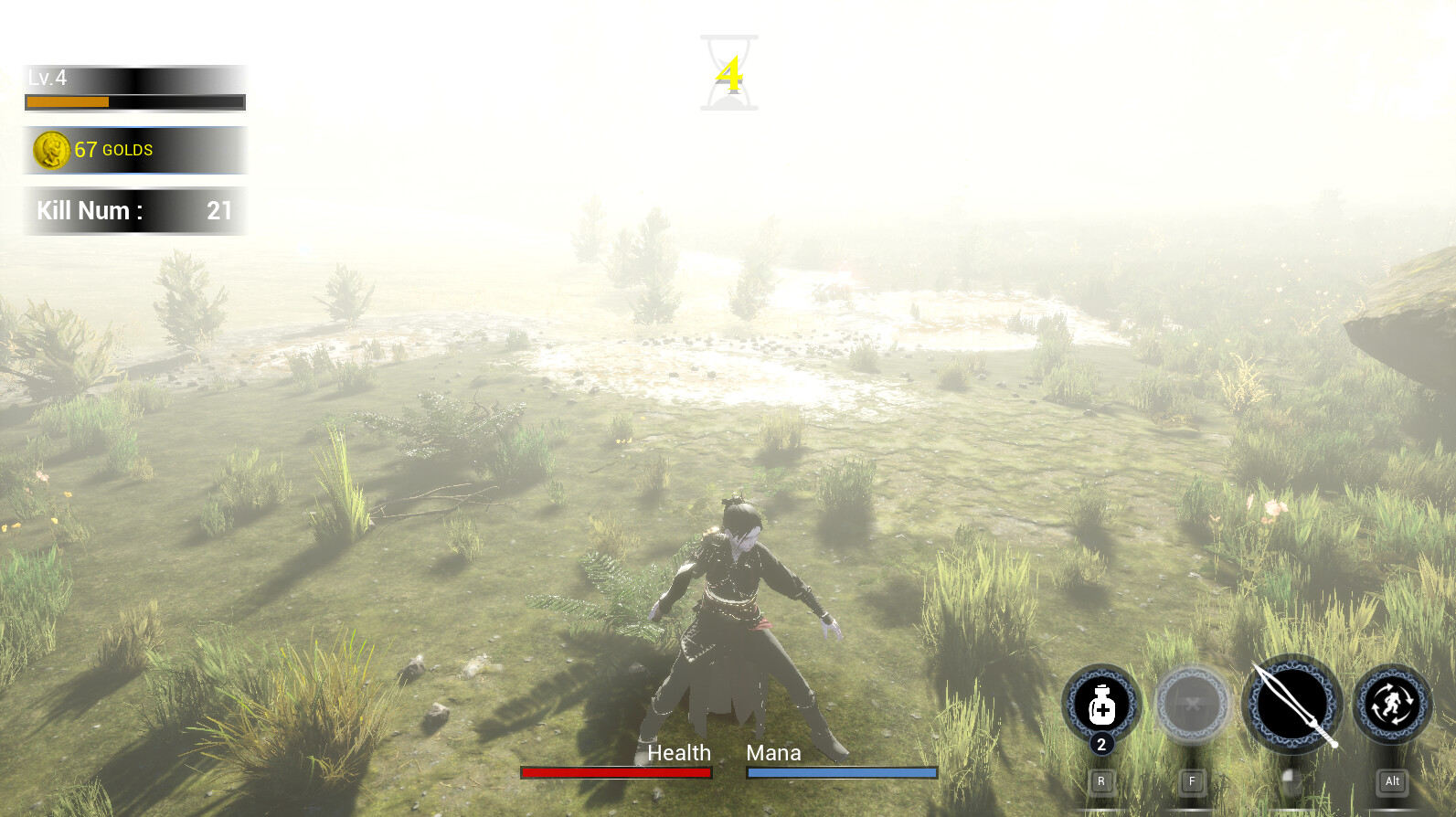1456x817 pixels.
Task: Click the potion charge counter showing 2
Action: (x=1101, y=745)
